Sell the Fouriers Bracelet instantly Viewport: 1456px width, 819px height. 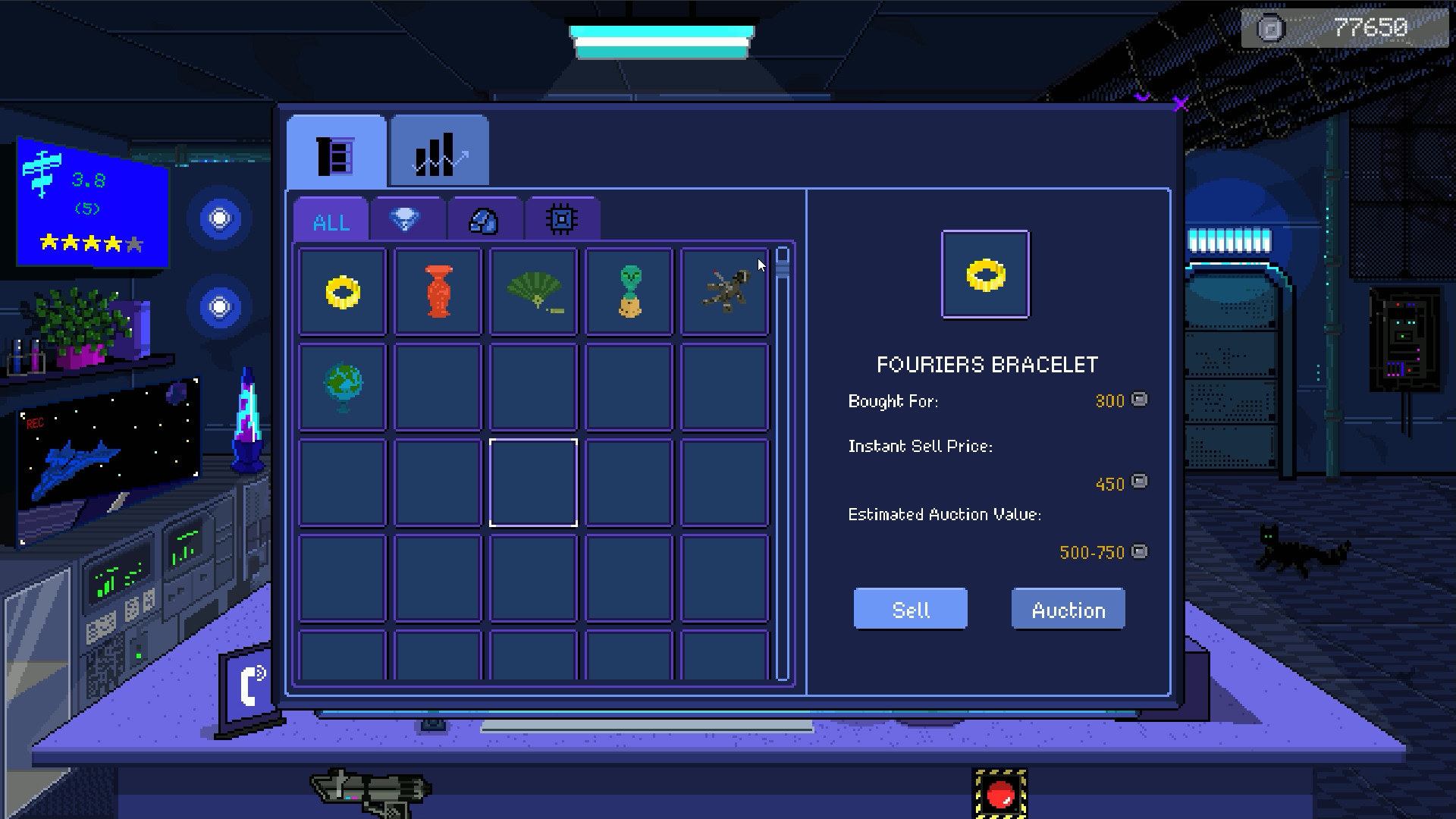(910, 608)
